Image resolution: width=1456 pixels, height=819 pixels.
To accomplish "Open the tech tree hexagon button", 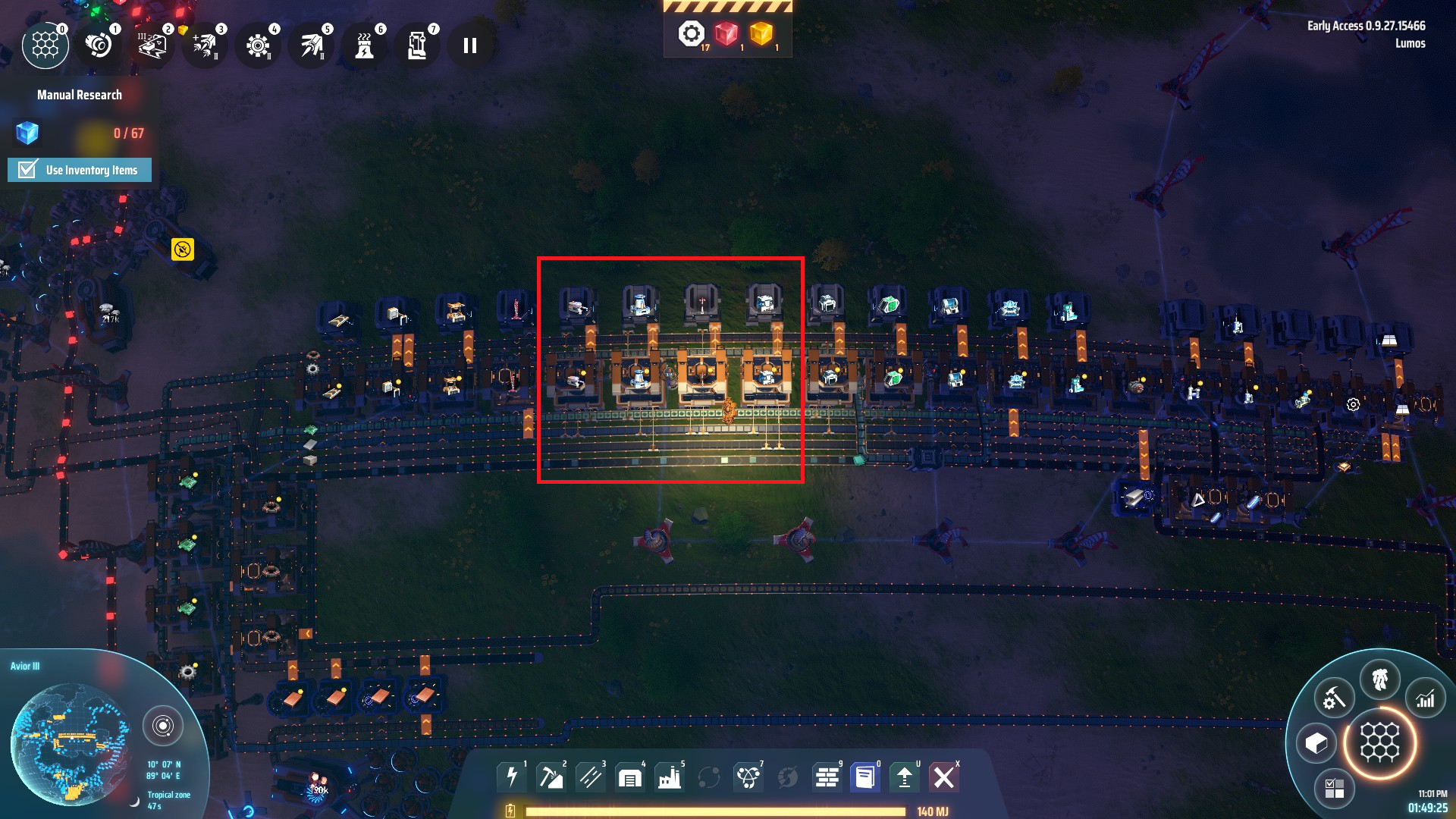I will [1379, 742].
